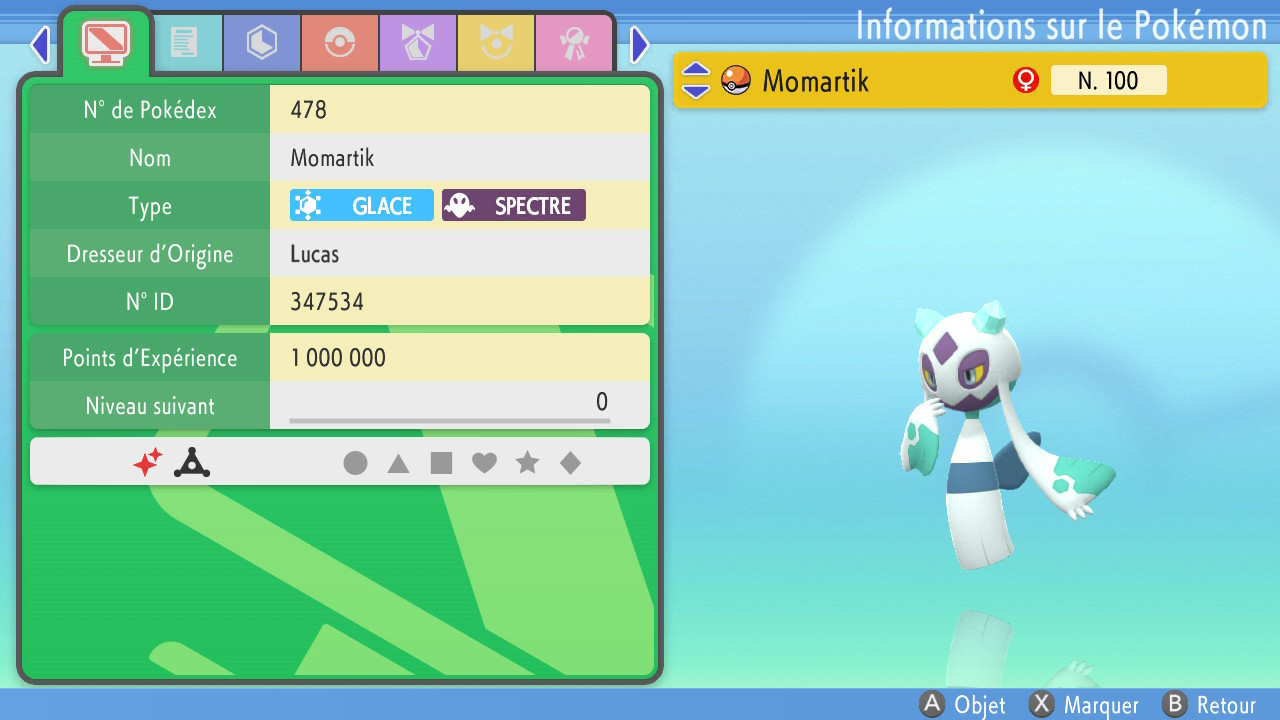Click the Pokérus symbol icon

[x=191, y=462]
